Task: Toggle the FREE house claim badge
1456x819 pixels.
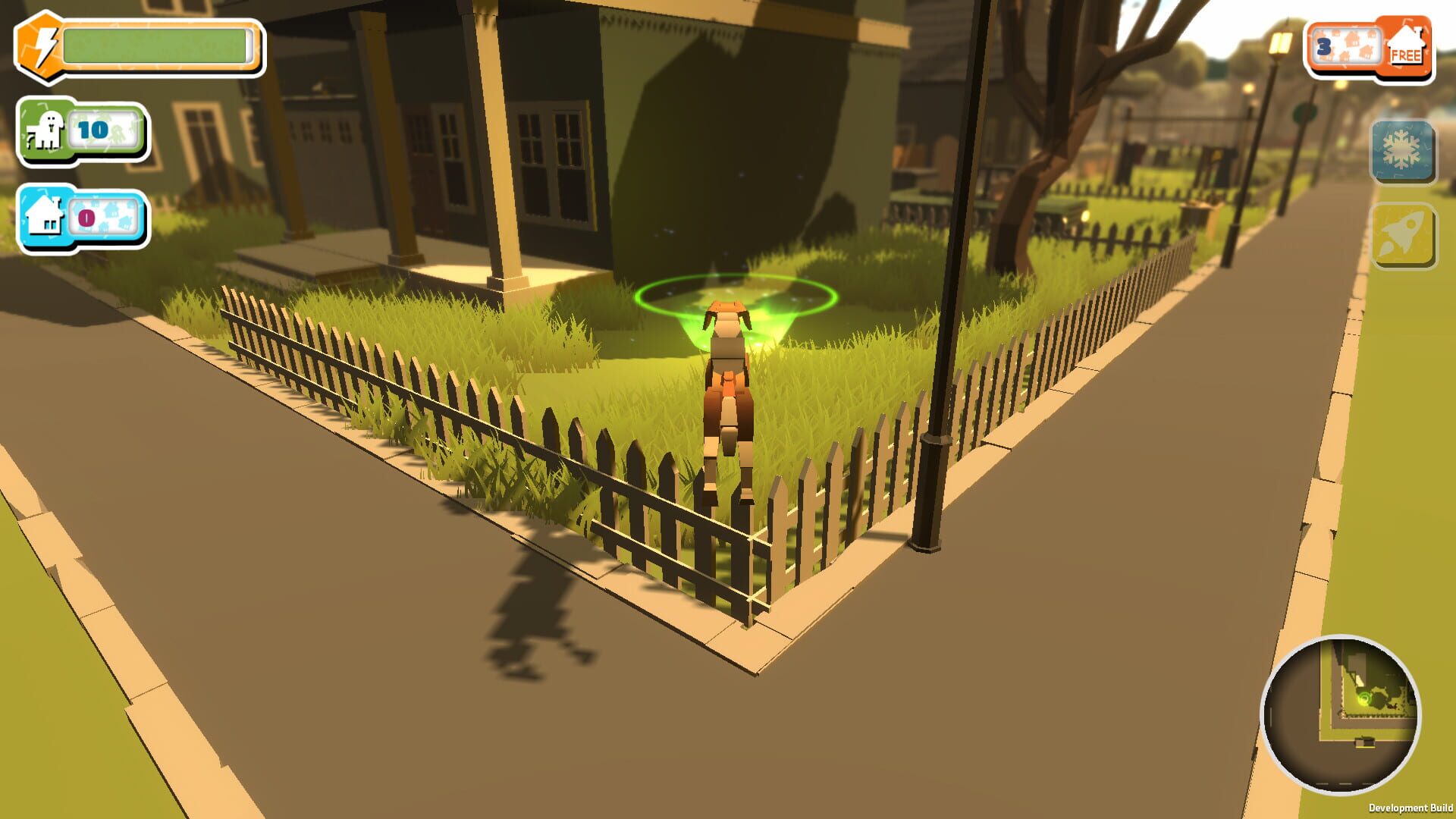Action: coord(1407,45)
